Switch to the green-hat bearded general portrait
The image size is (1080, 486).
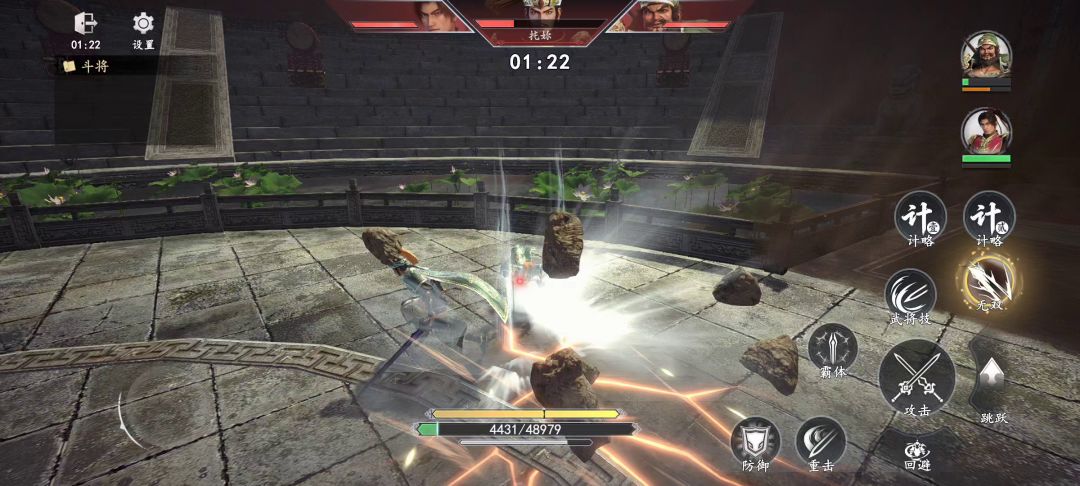tap(986, 54)
